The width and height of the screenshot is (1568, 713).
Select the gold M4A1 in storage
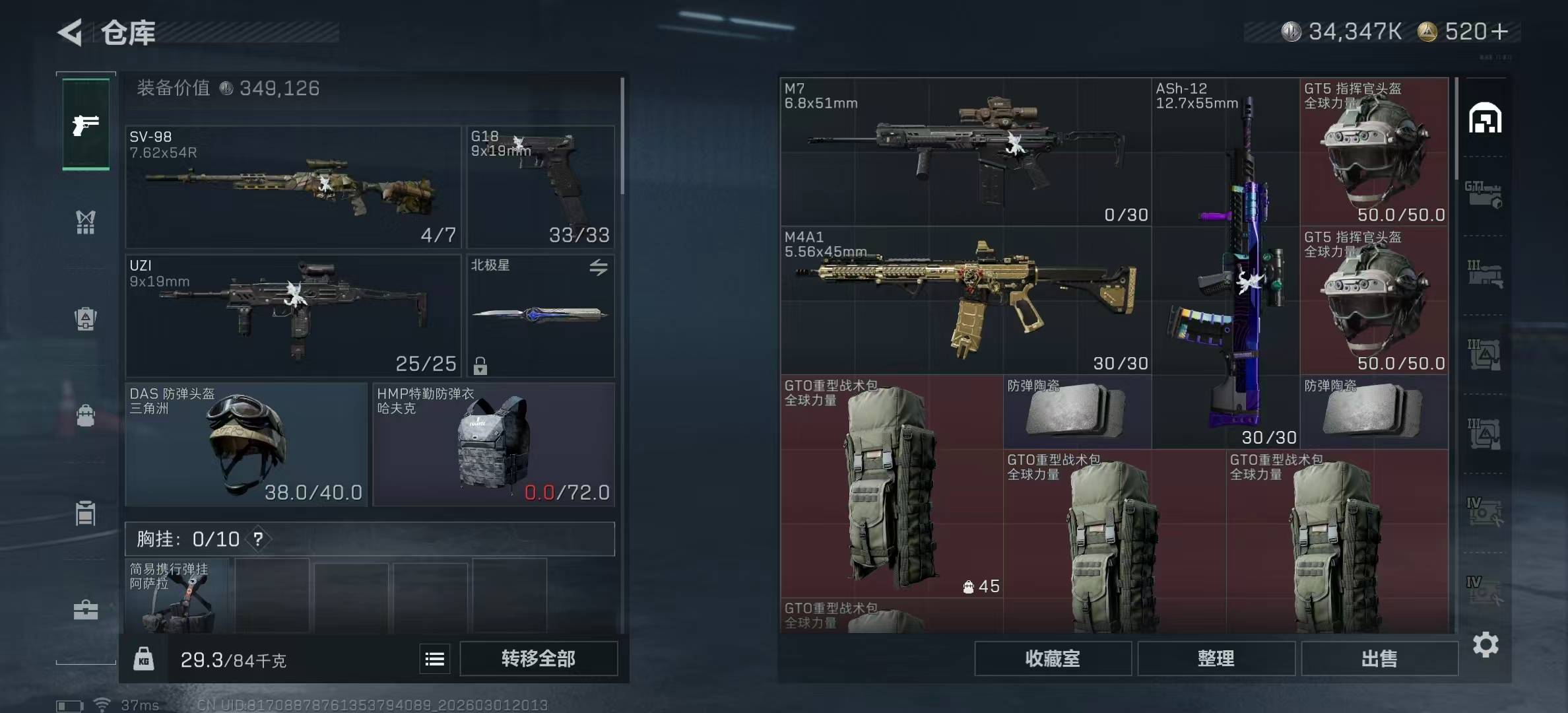tap(965, 300)
